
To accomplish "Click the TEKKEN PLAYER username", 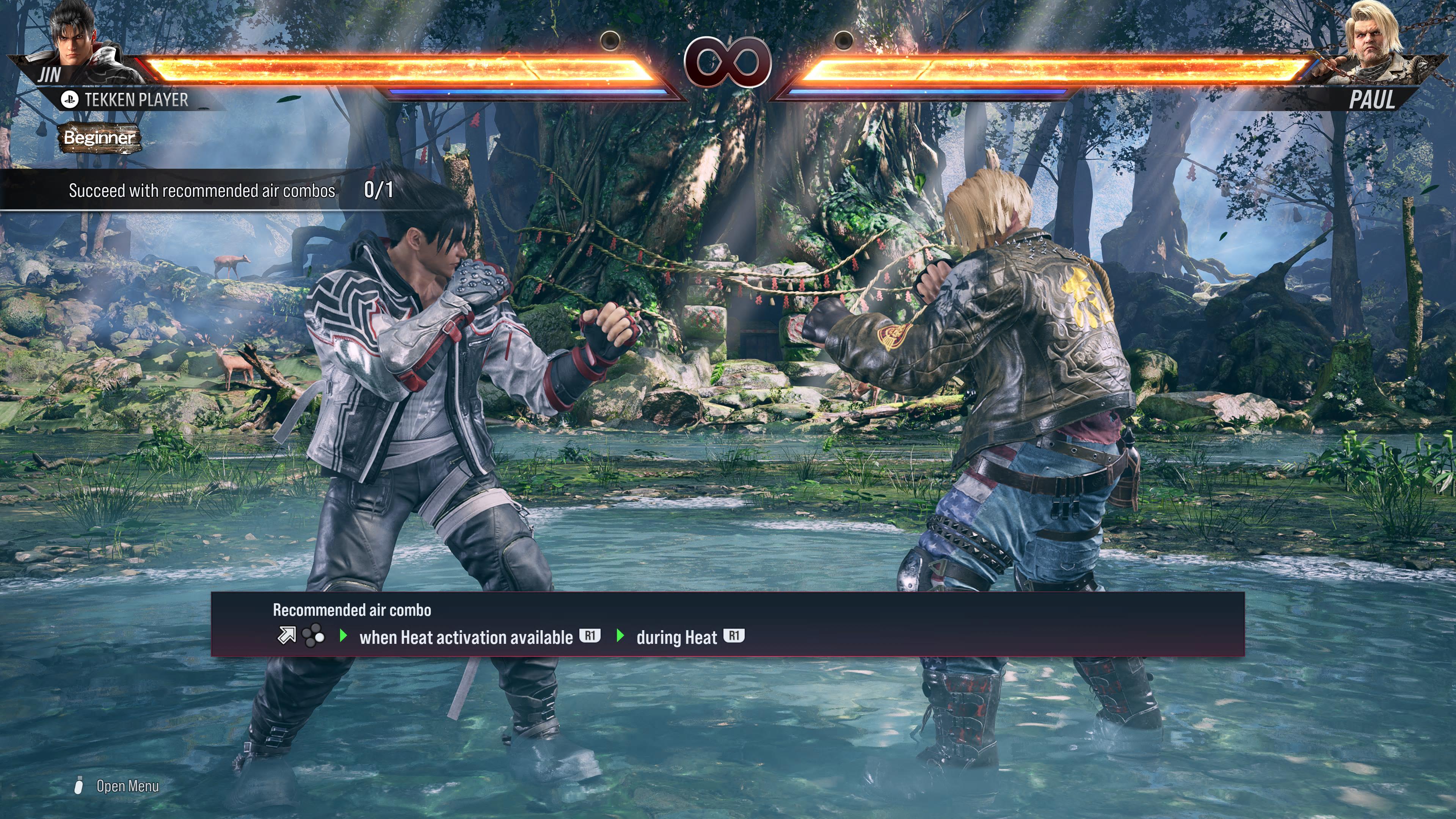I will (x=136, y=100).
